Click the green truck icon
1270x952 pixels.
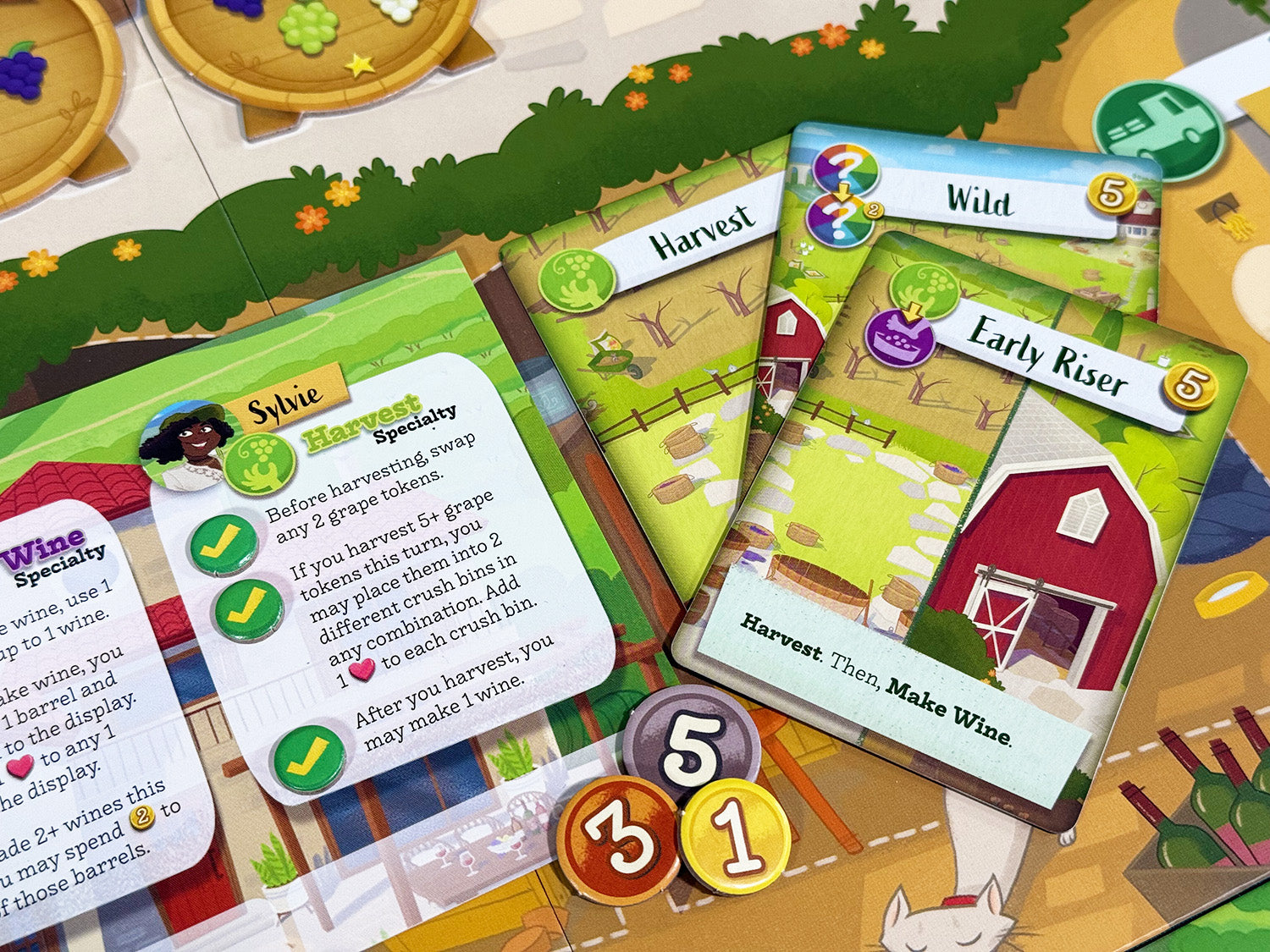tap(1158, 127)
